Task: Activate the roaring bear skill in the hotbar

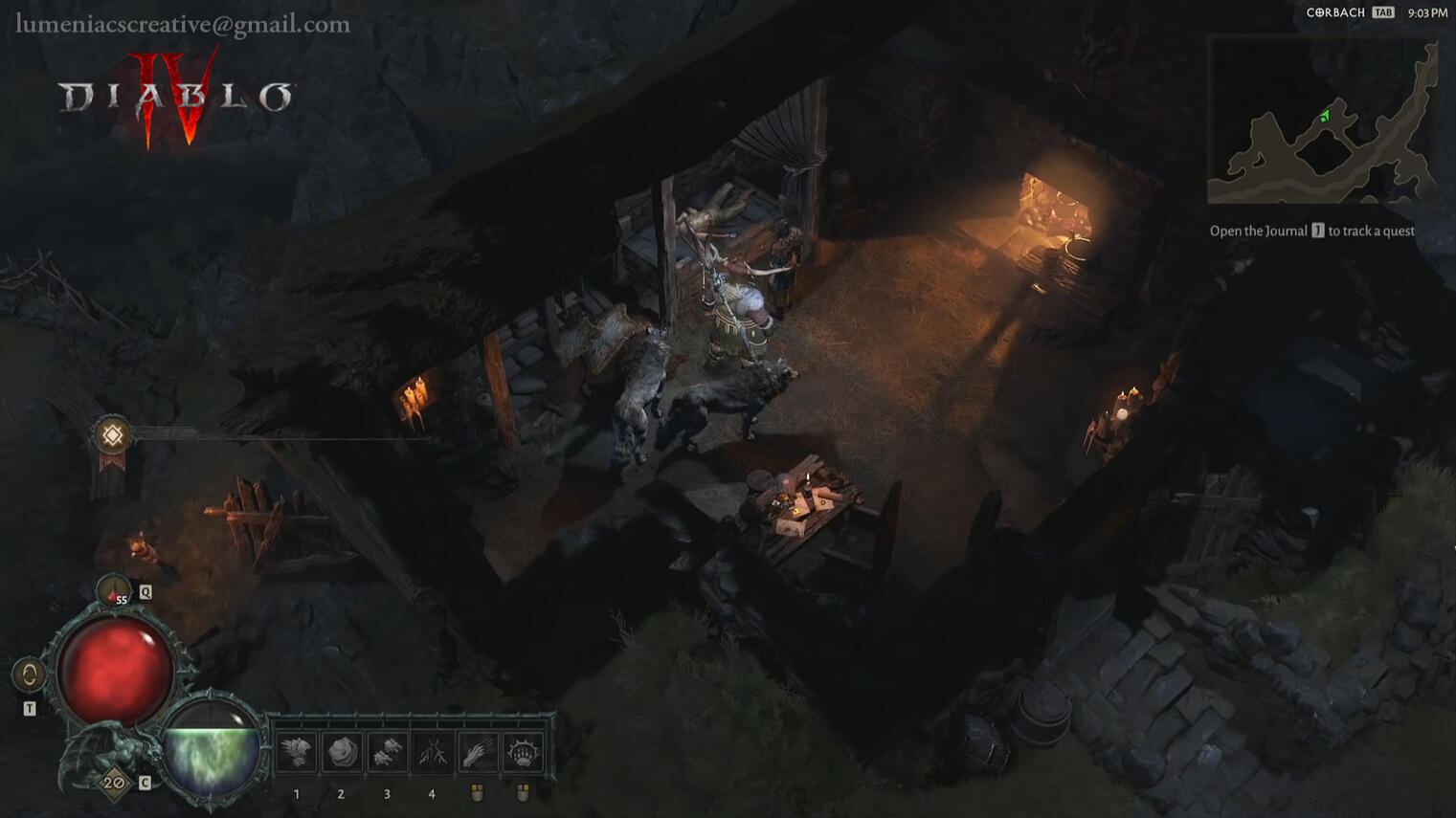Action: (297, 753)
